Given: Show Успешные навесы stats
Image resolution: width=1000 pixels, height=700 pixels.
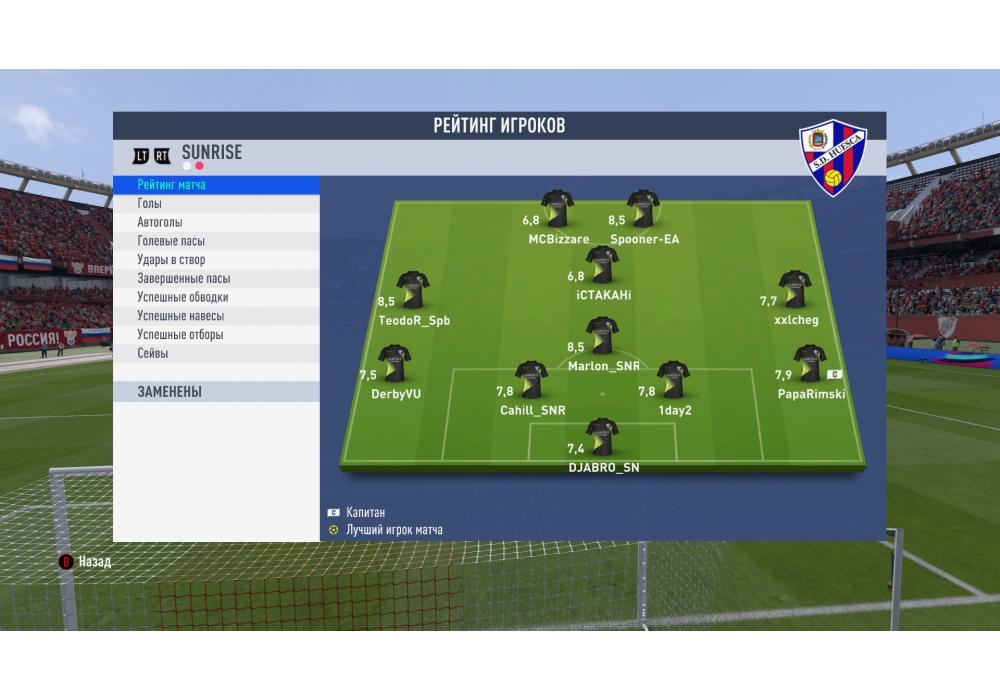Looking at the screenshot, I should click(x=216, y=316).
